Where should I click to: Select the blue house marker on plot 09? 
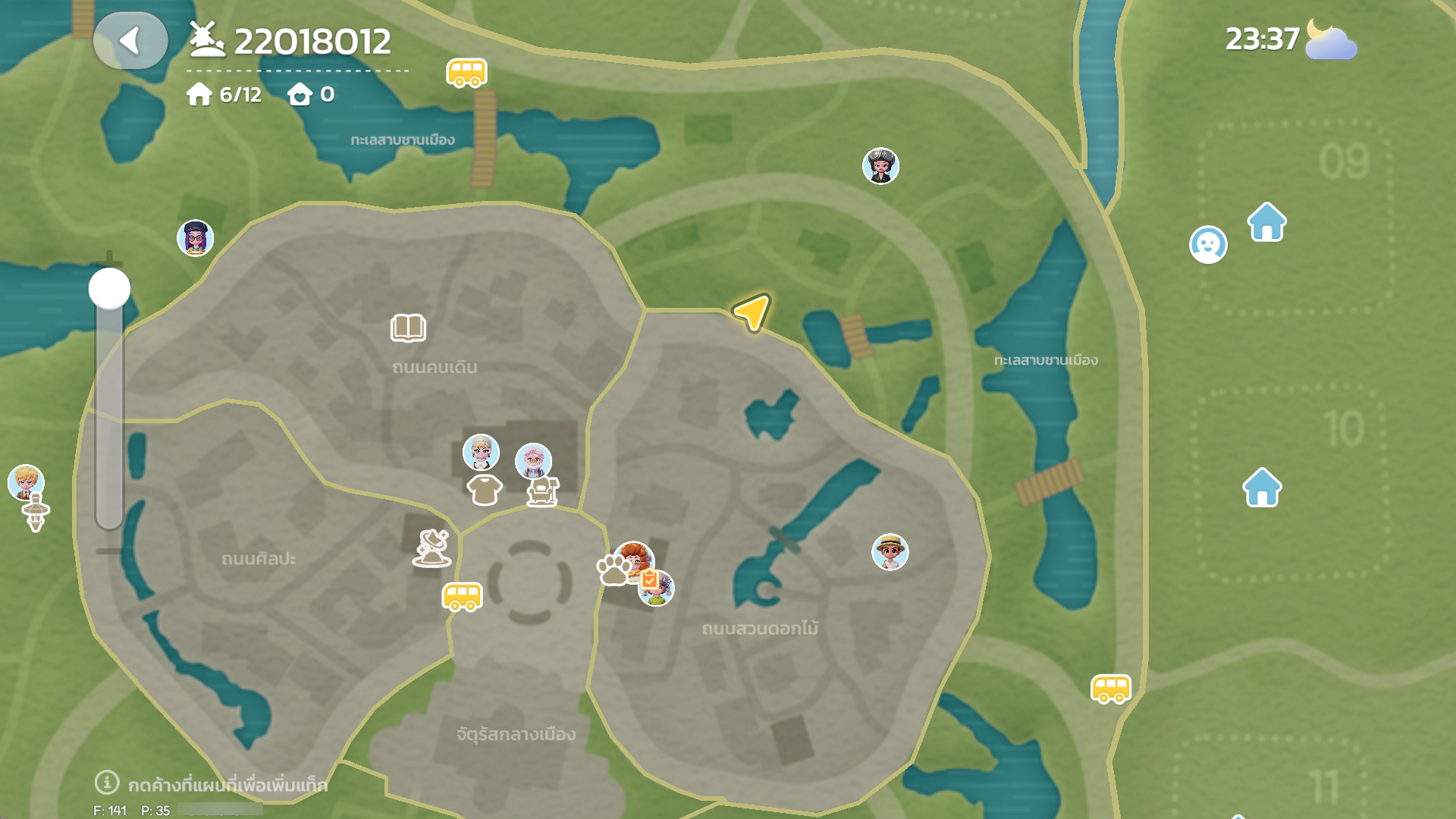pos(1266,222)
